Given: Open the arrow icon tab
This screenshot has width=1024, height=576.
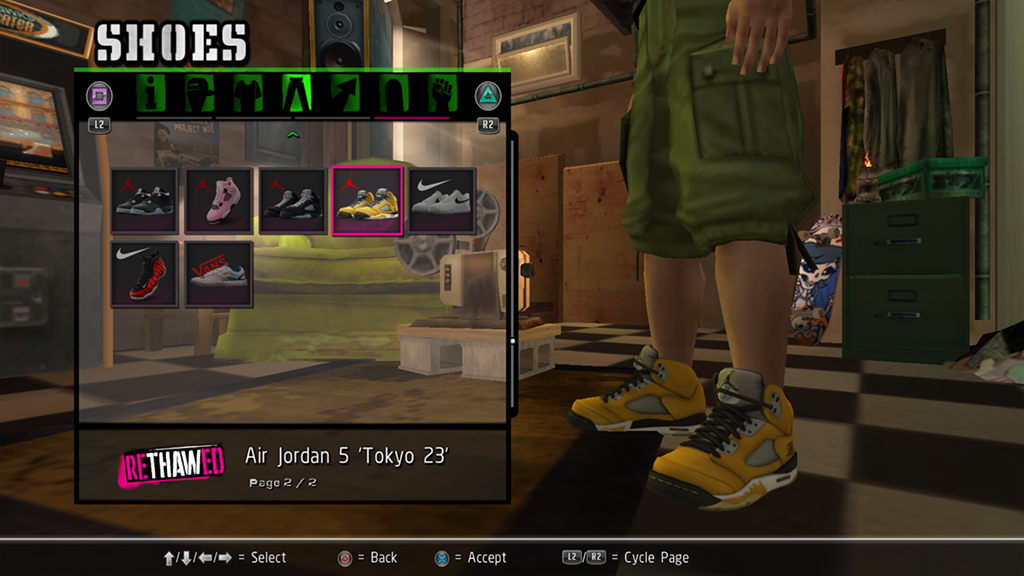Looking at the screenshot, I should 344,95.
